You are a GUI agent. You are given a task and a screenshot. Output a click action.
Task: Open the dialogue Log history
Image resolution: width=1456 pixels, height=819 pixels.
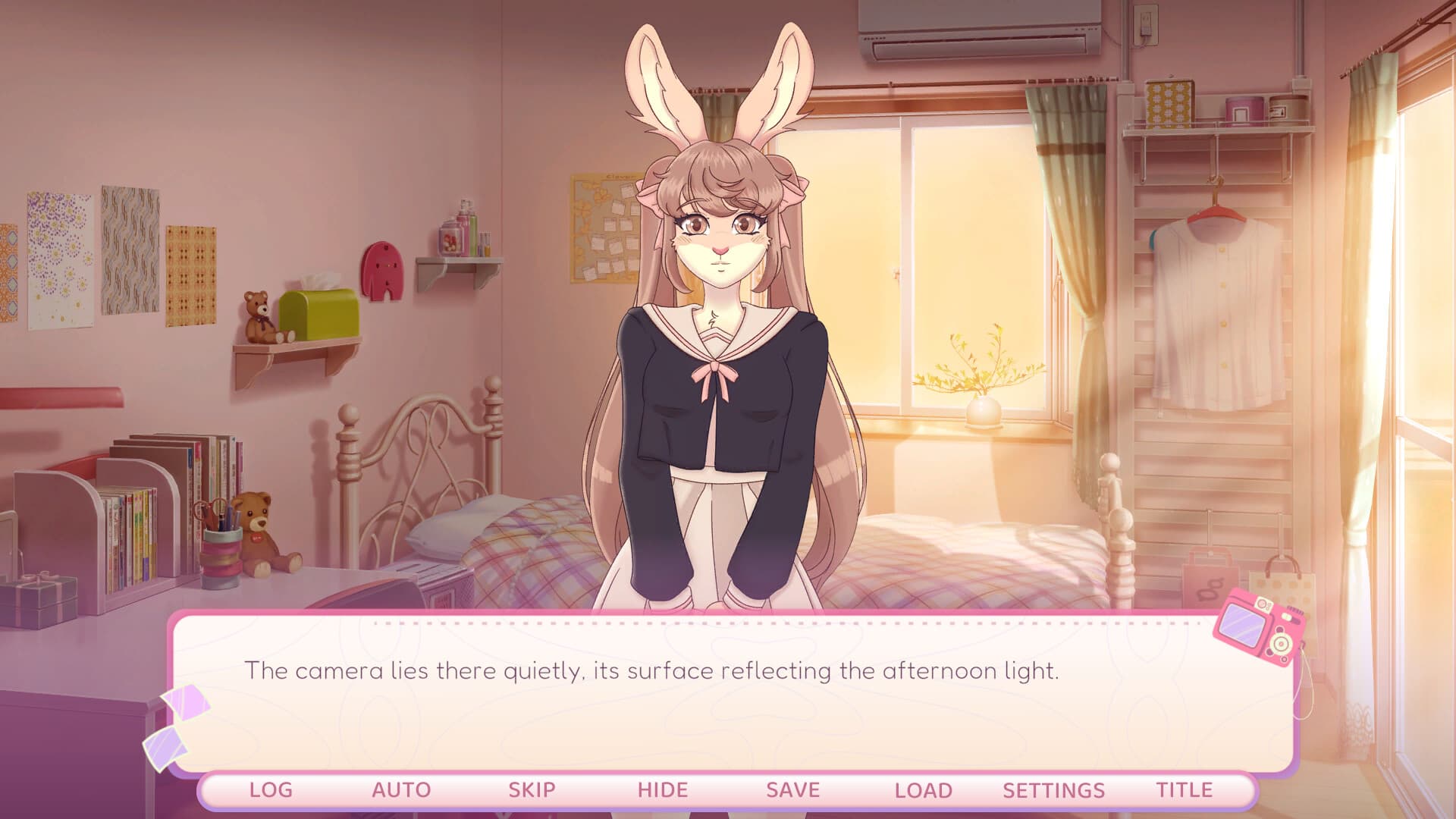[x=270, y=789]
